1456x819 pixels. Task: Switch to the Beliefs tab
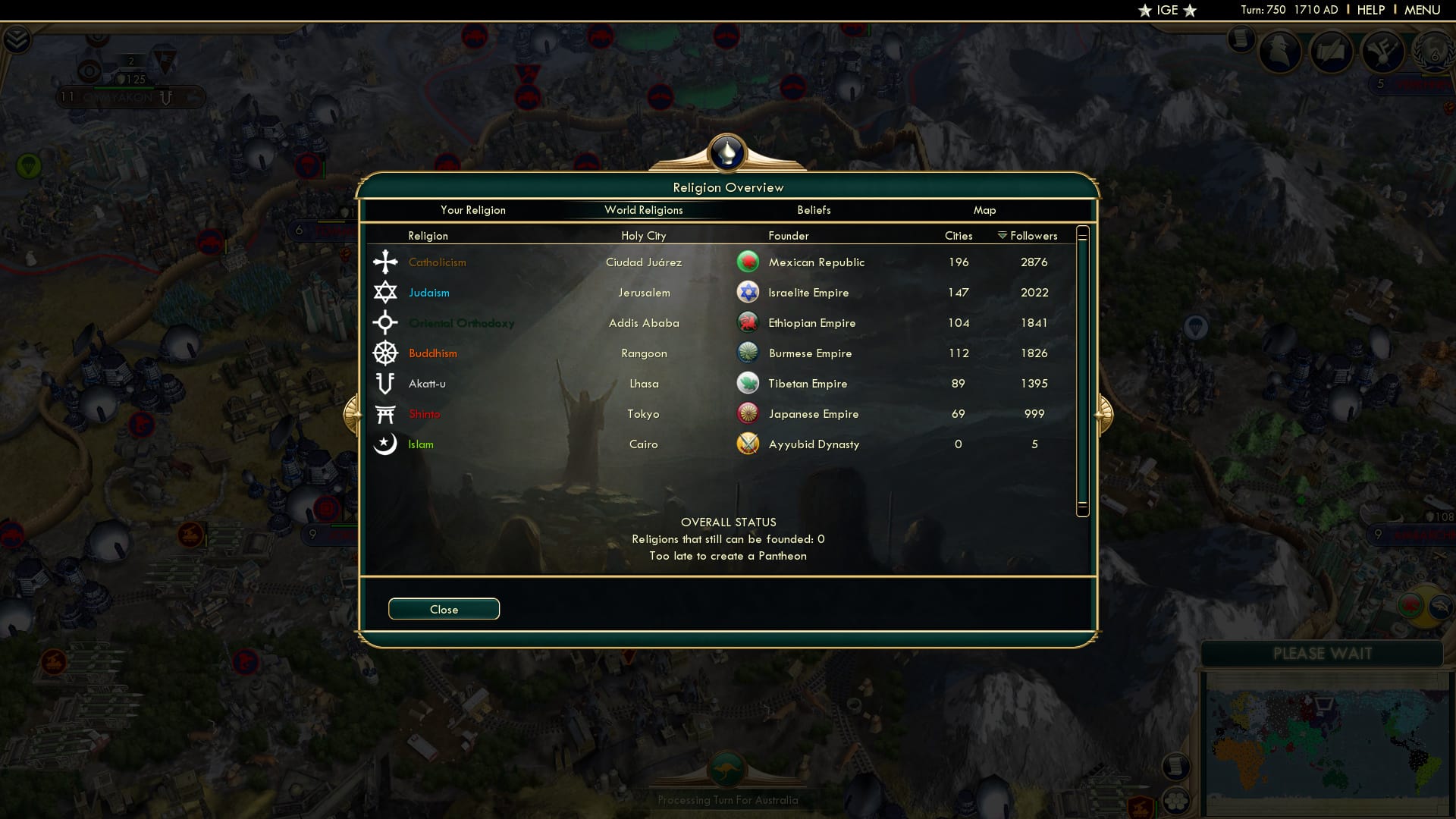[x=814, y=210]
